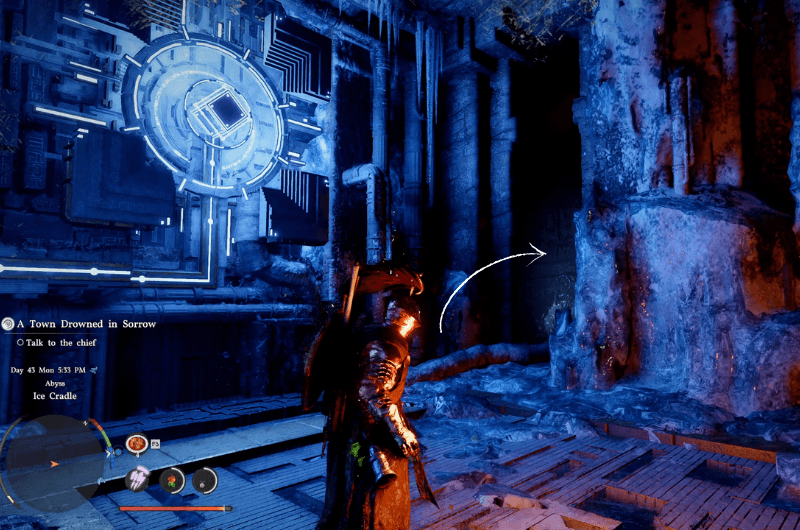The width and height of the screenshot is (800, 530).
Task: Select the orange flower item slot
Action: (x=171, y=479)
